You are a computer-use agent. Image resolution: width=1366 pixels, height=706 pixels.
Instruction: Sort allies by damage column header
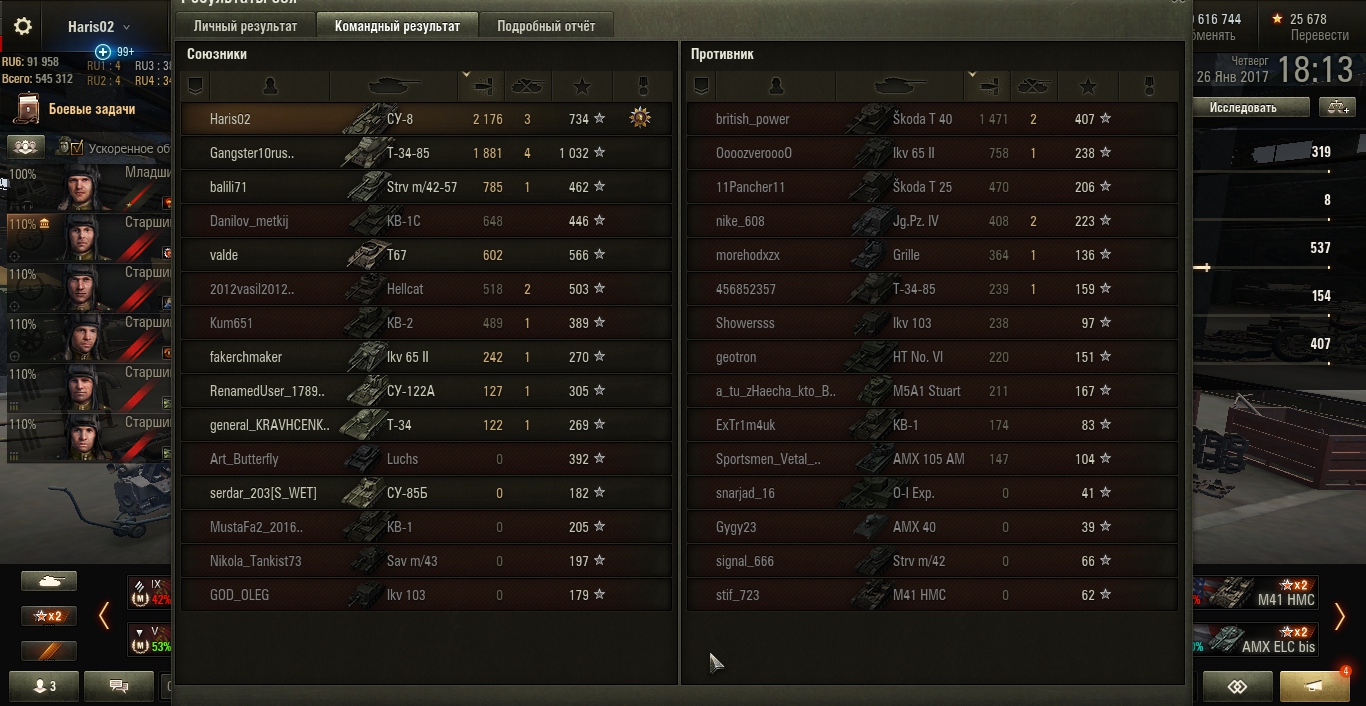point(480,86)
